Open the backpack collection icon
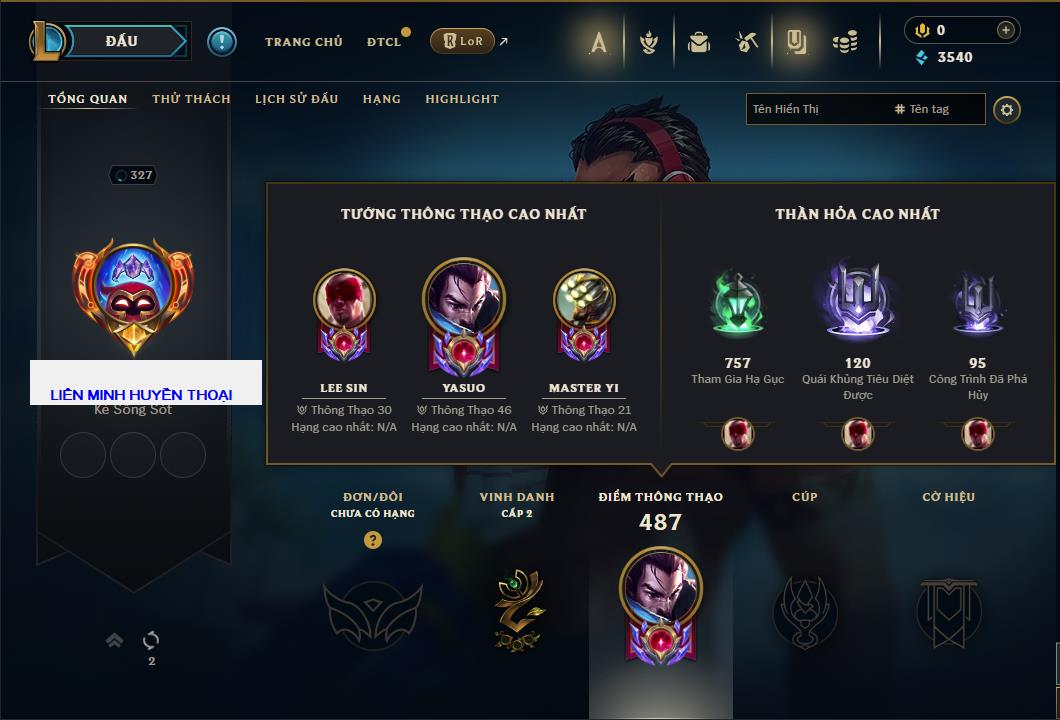 698,42
